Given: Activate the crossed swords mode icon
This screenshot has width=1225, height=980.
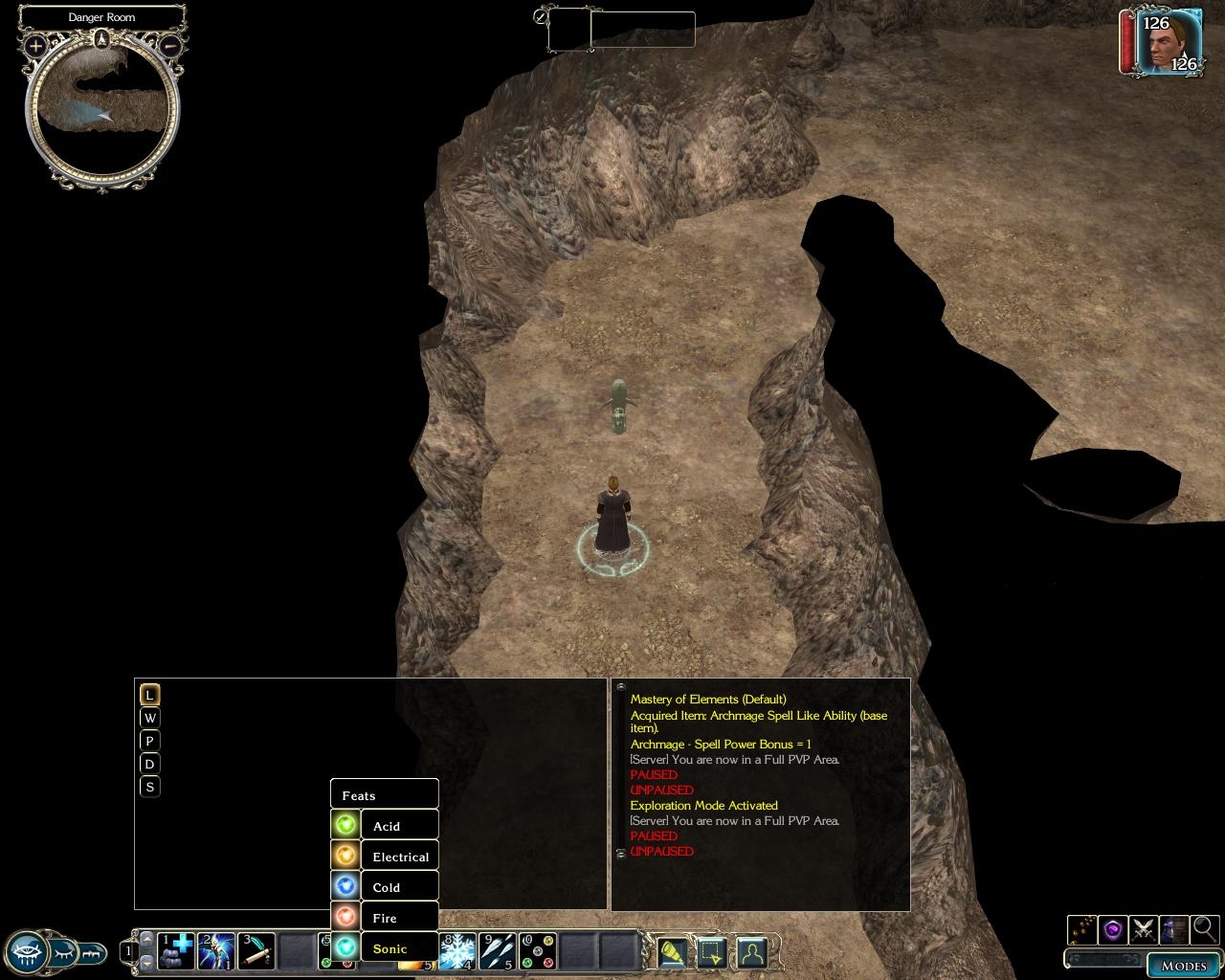Looking at the screenshot, I should point(1143,928).
